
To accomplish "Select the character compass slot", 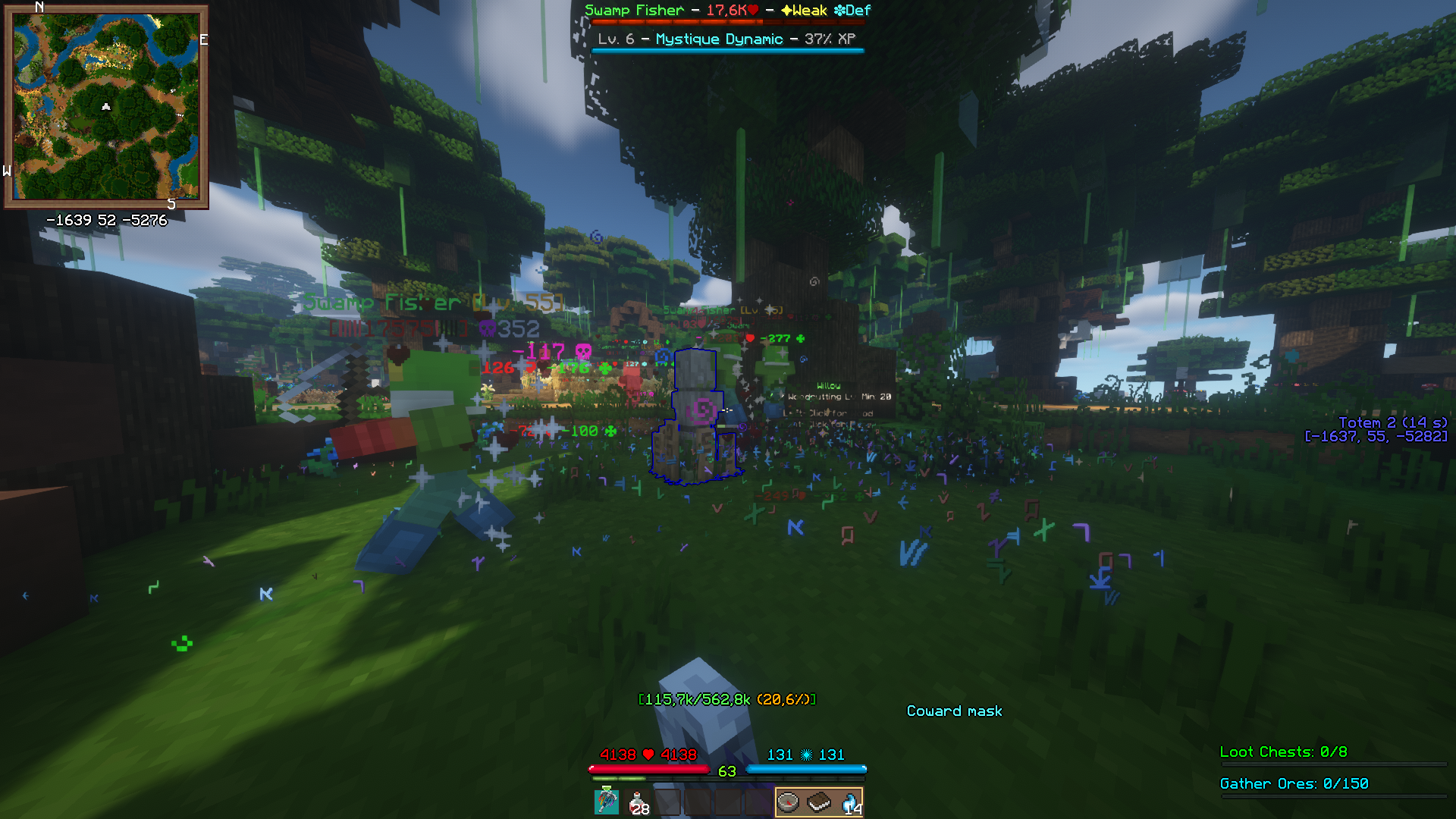I will point(789,802).
